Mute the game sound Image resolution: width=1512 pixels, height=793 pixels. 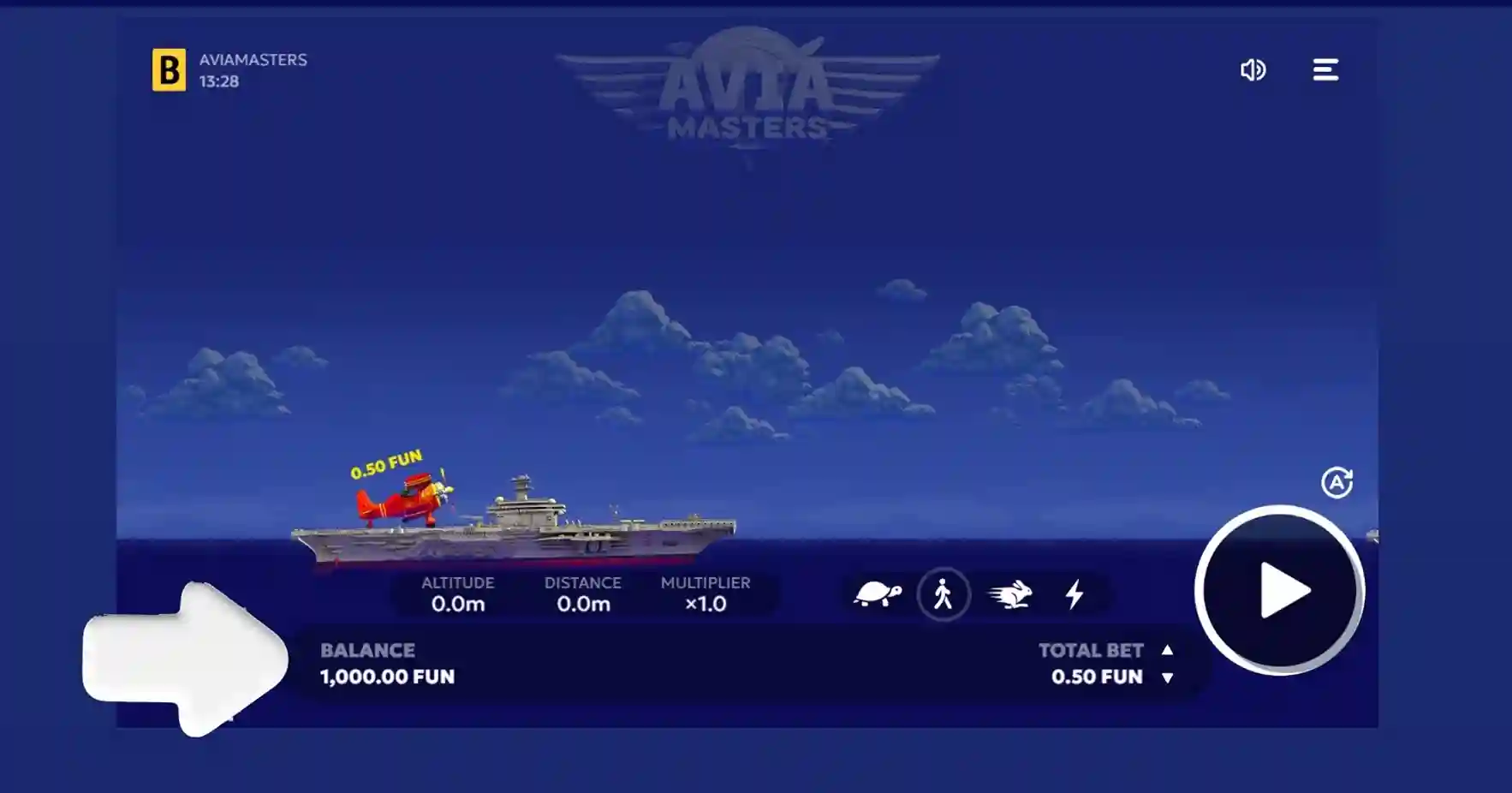pos(1253,70)
